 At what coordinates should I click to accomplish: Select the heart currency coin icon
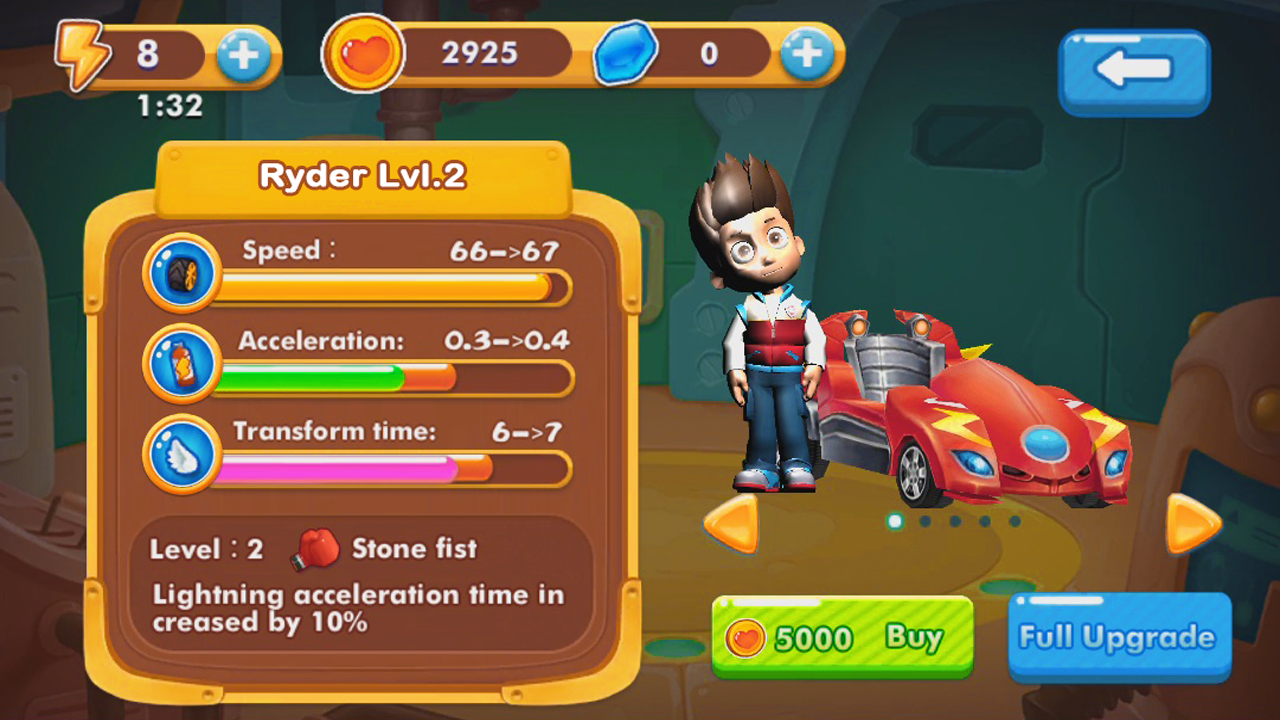362,52
